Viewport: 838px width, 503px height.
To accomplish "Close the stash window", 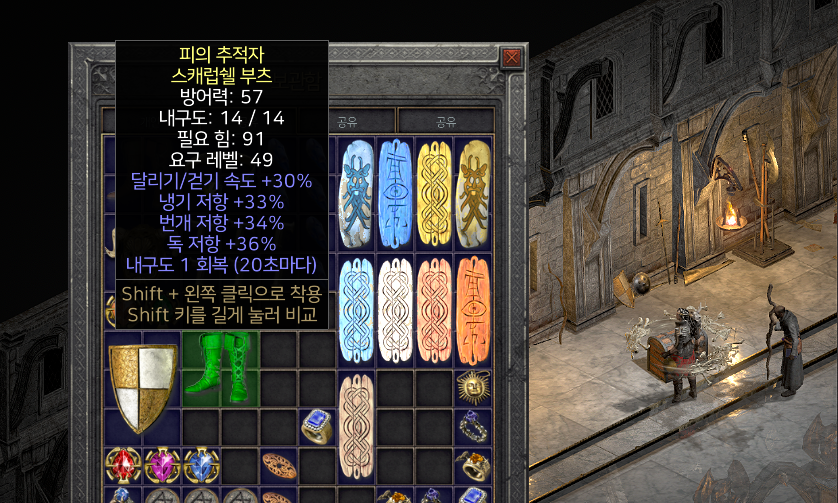I will point(511,57).
